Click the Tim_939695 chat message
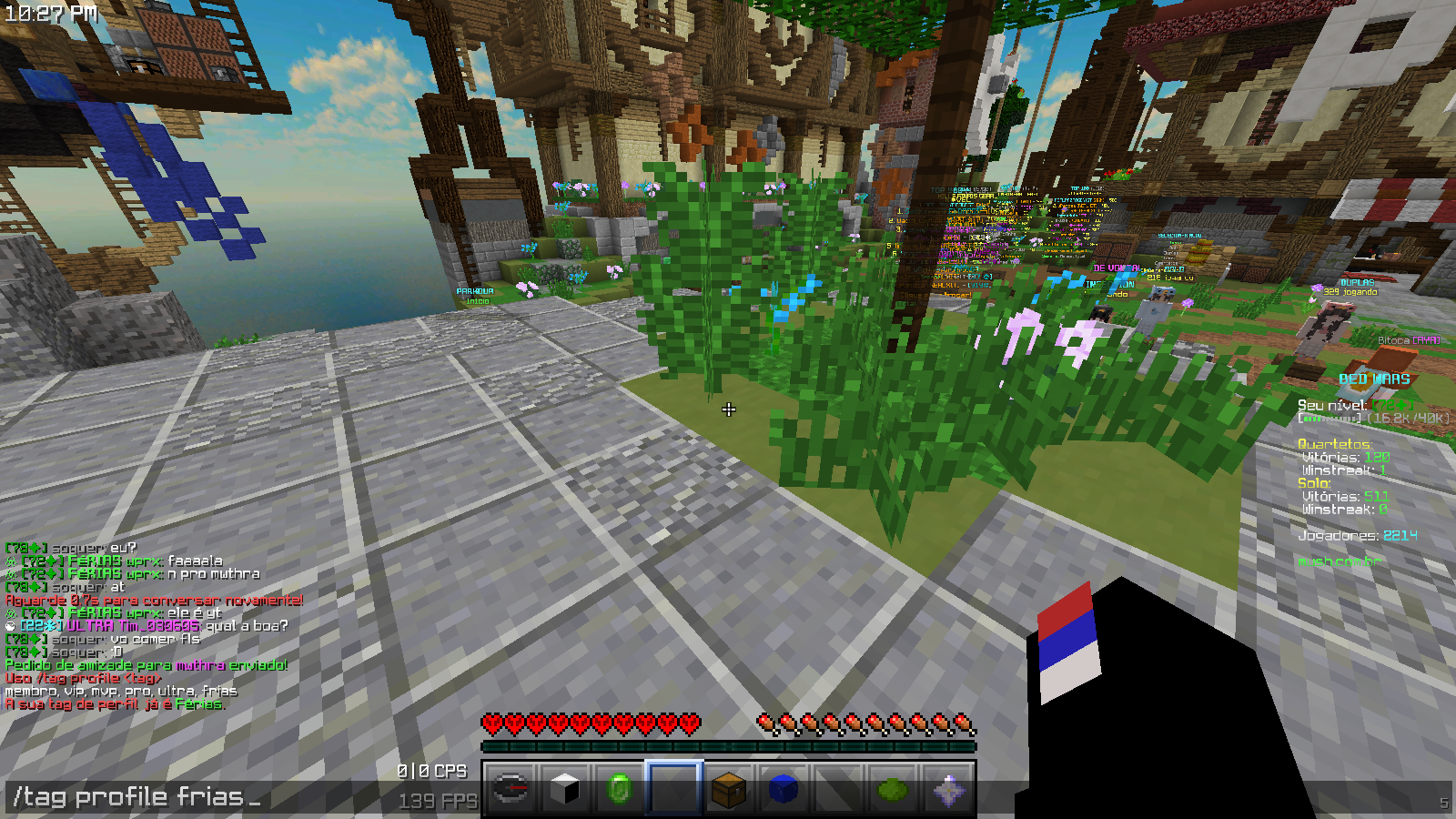The image size is (1456, 819). click(x=150, y=626)
